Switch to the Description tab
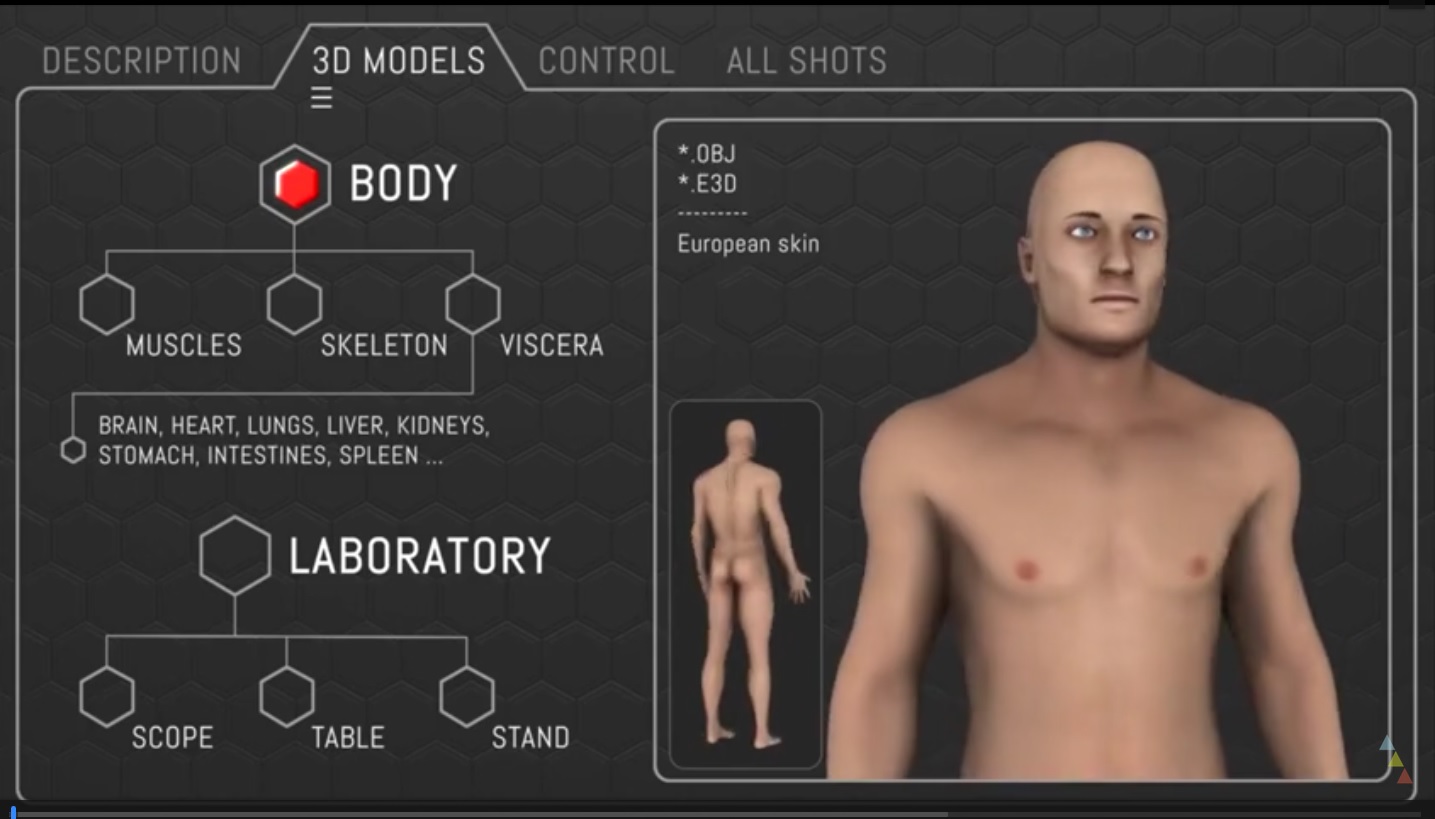This screenshot has height=819, width=1435. click(141, 61)
